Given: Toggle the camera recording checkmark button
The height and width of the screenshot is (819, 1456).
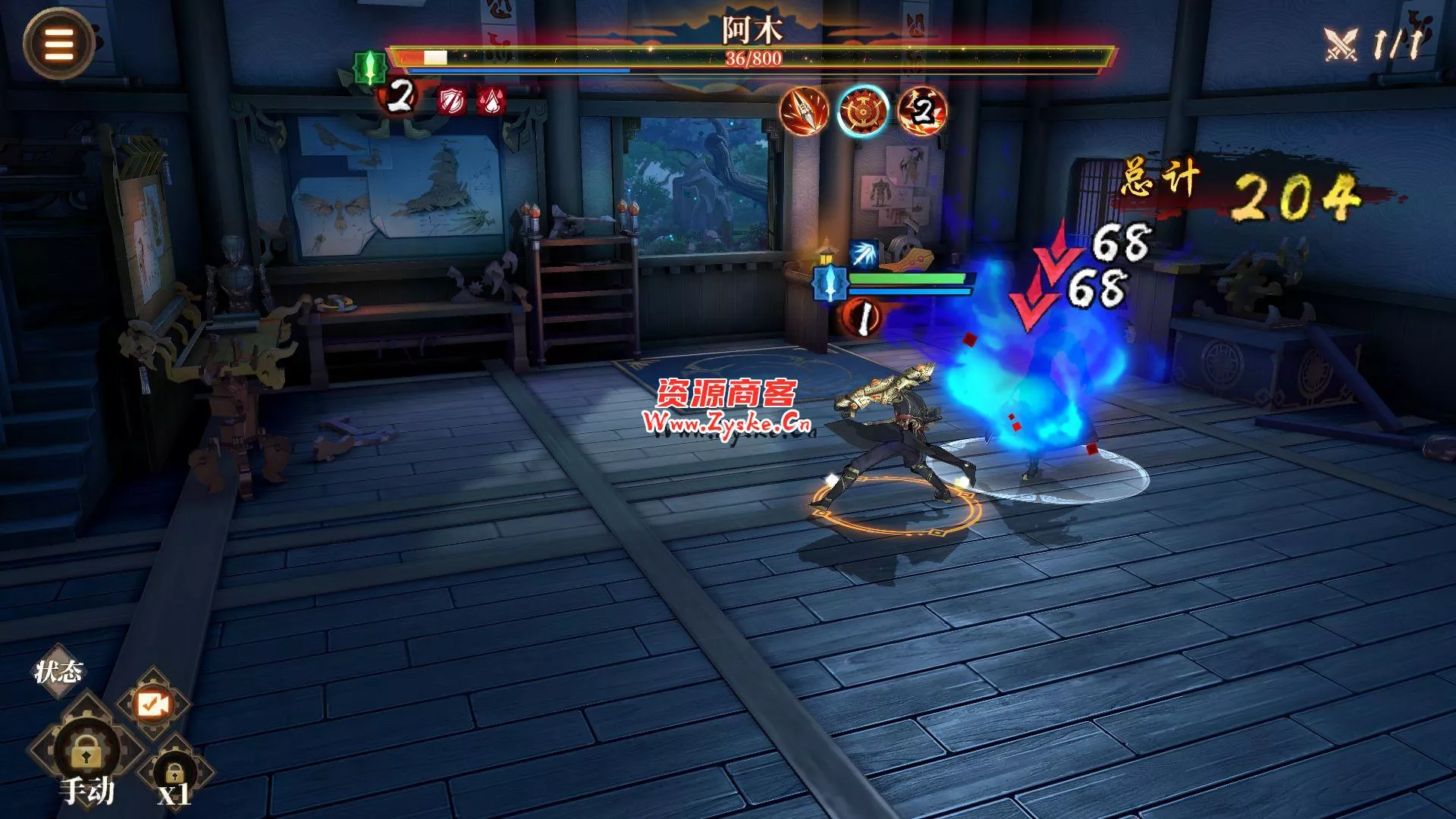Looking at the screenshot, I should (152, 704).
